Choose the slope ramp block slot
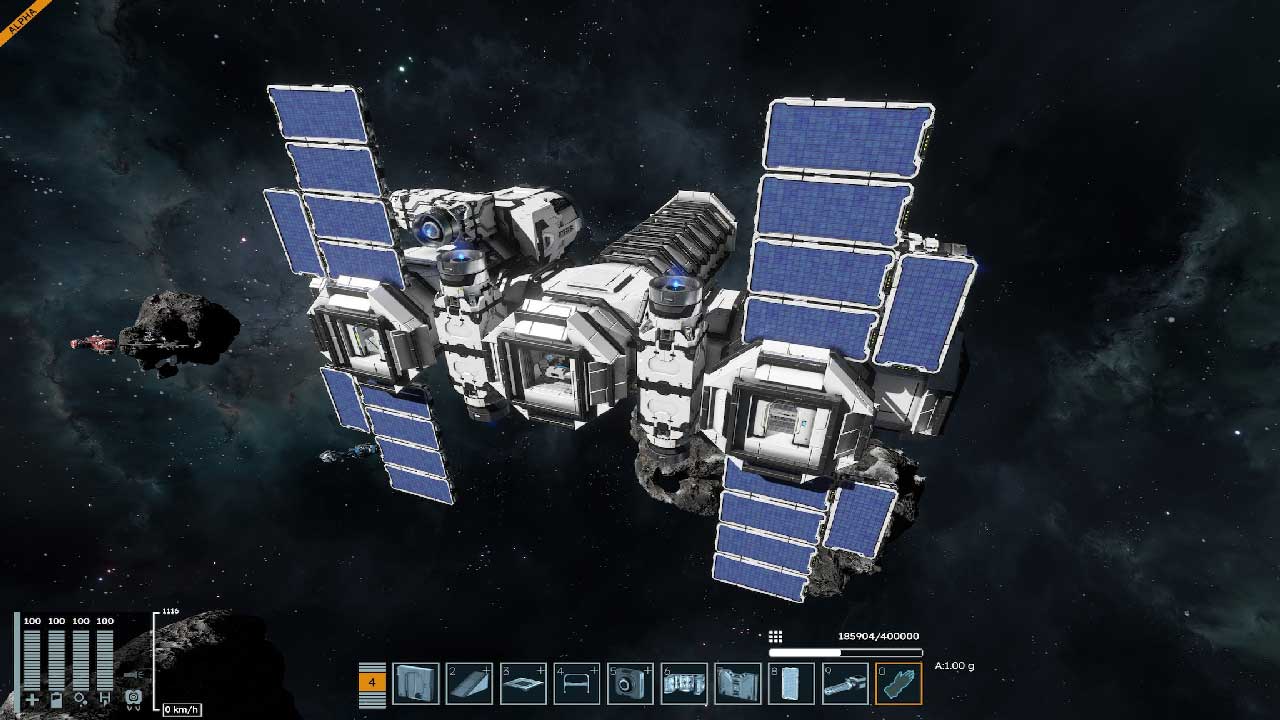 click(469, 683)
